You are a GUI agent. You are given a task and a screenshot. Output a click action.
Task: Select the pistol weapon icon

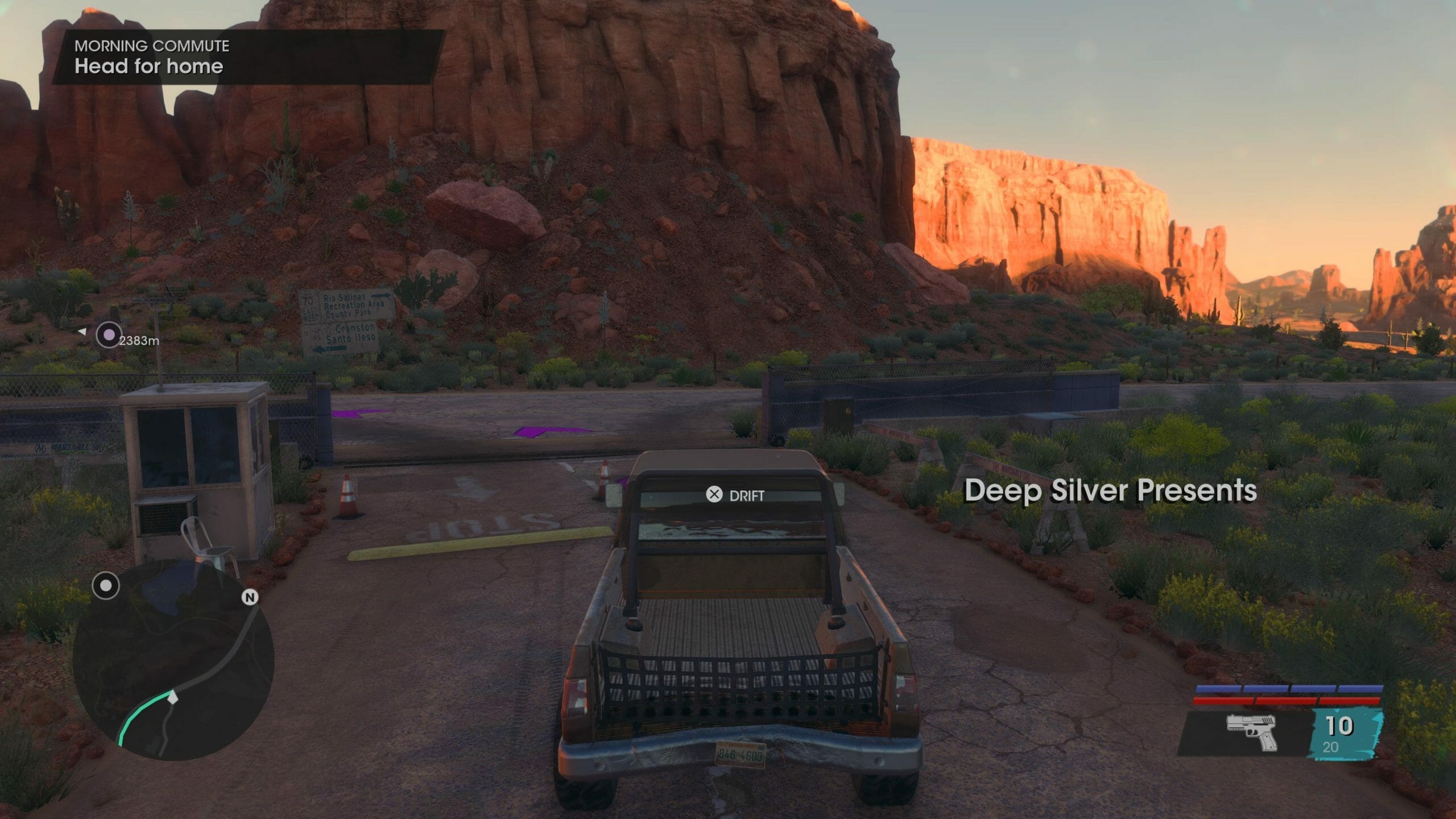pos(1251,733)
